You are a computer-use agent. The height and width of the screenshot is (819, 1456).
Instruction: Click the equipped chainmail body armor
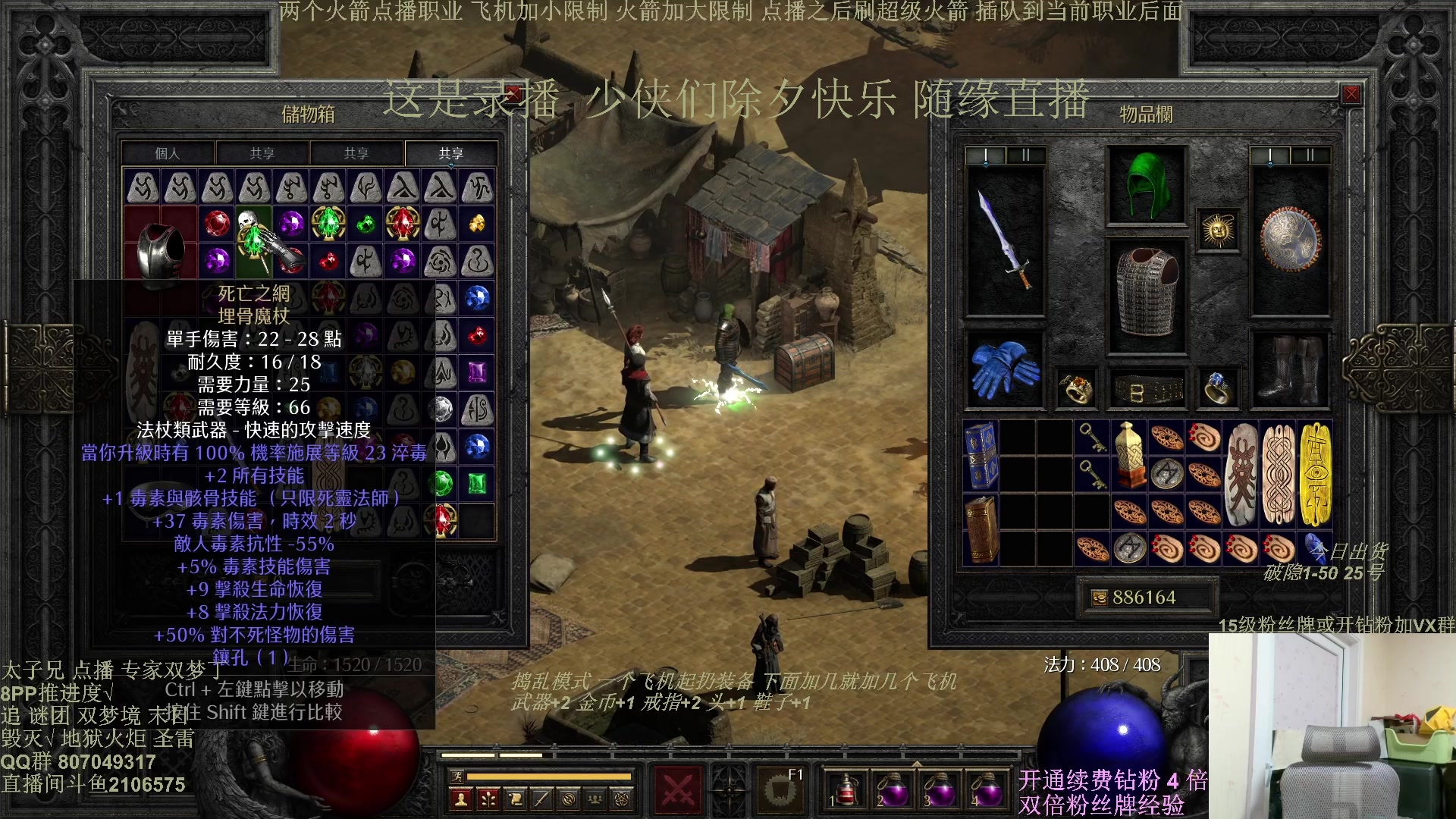click(x=1147, y=296)
